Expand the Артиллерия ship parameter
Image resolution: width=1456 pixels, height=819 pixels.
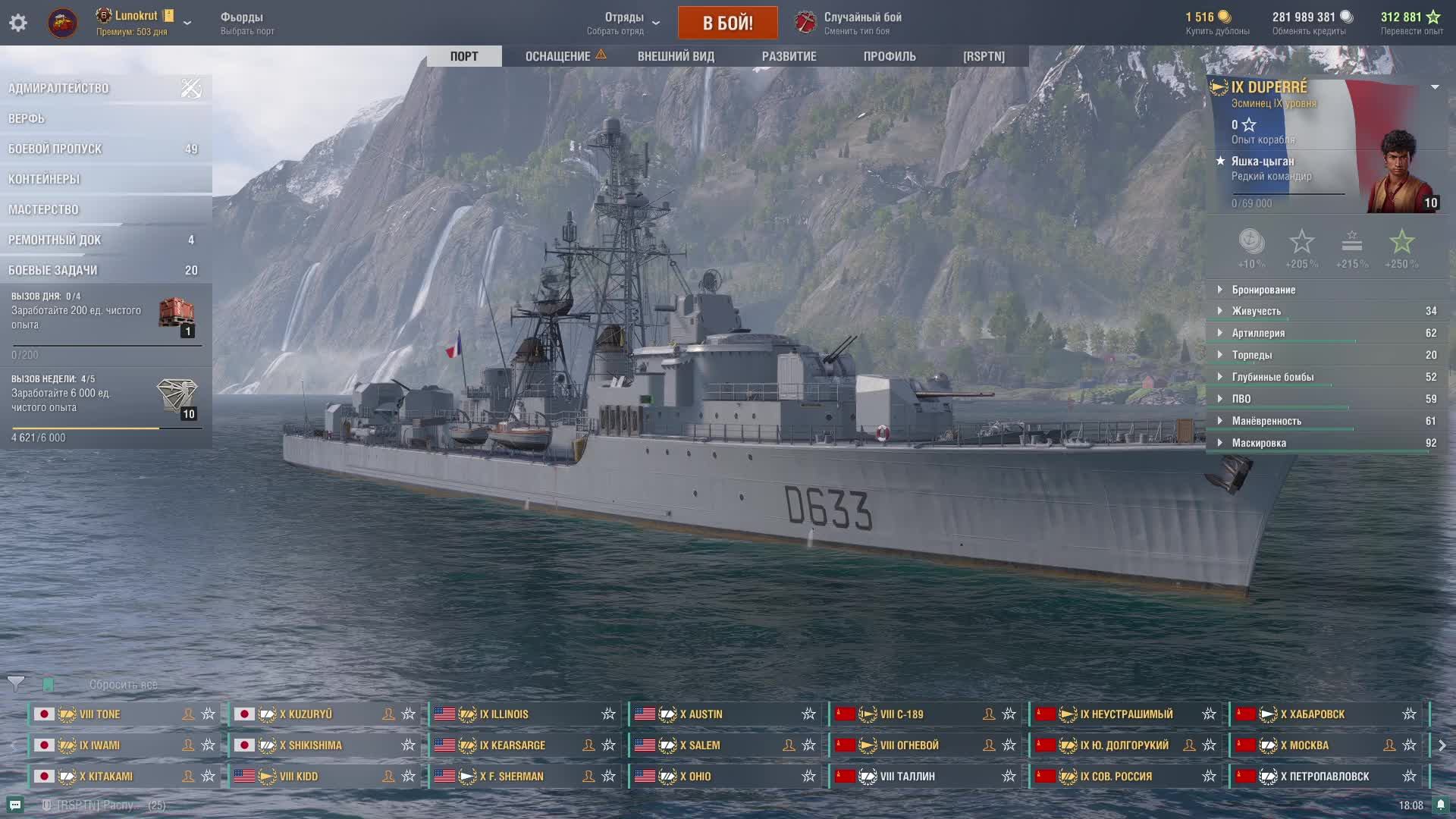(x=1258, y=333)
